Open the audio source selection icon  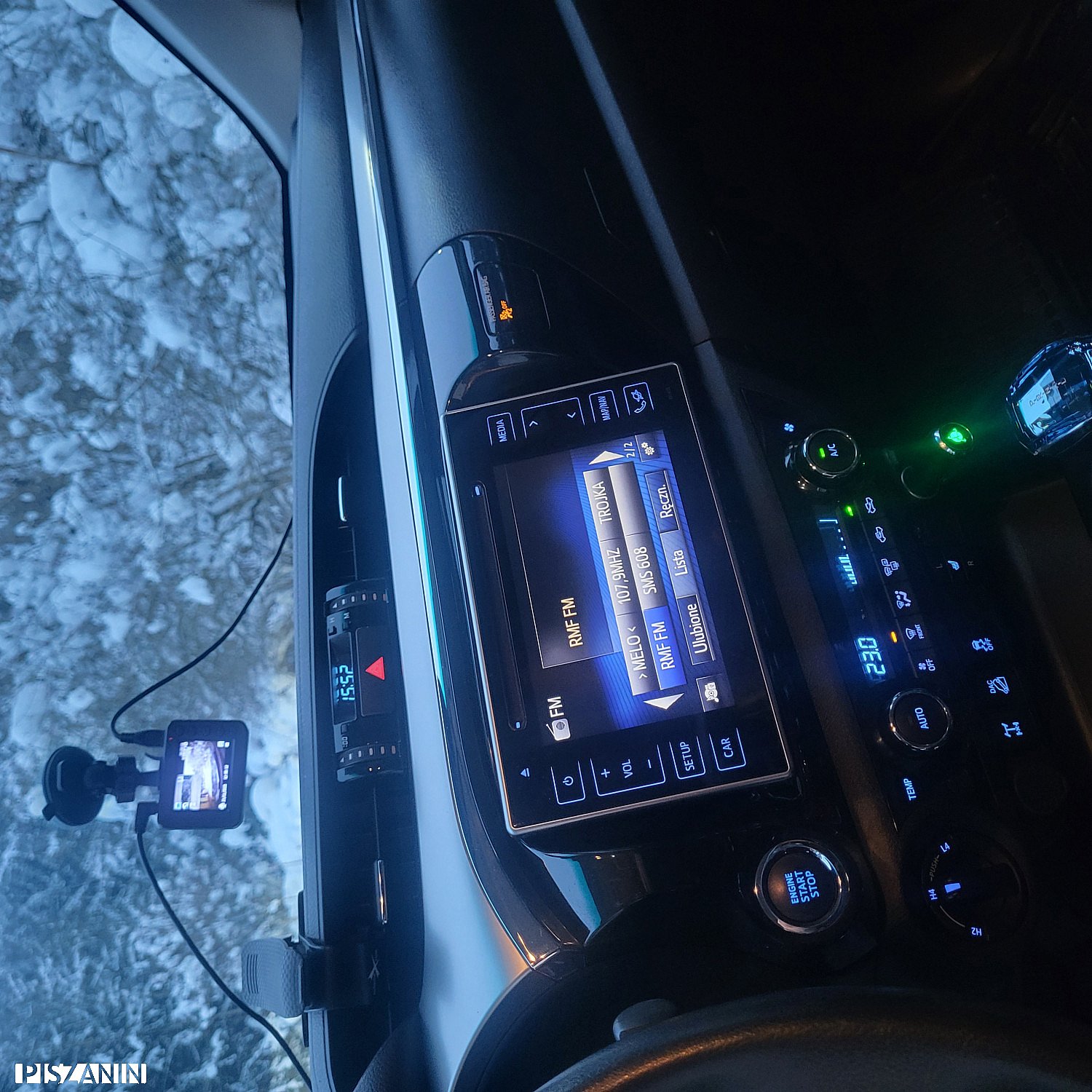[711, 692]
